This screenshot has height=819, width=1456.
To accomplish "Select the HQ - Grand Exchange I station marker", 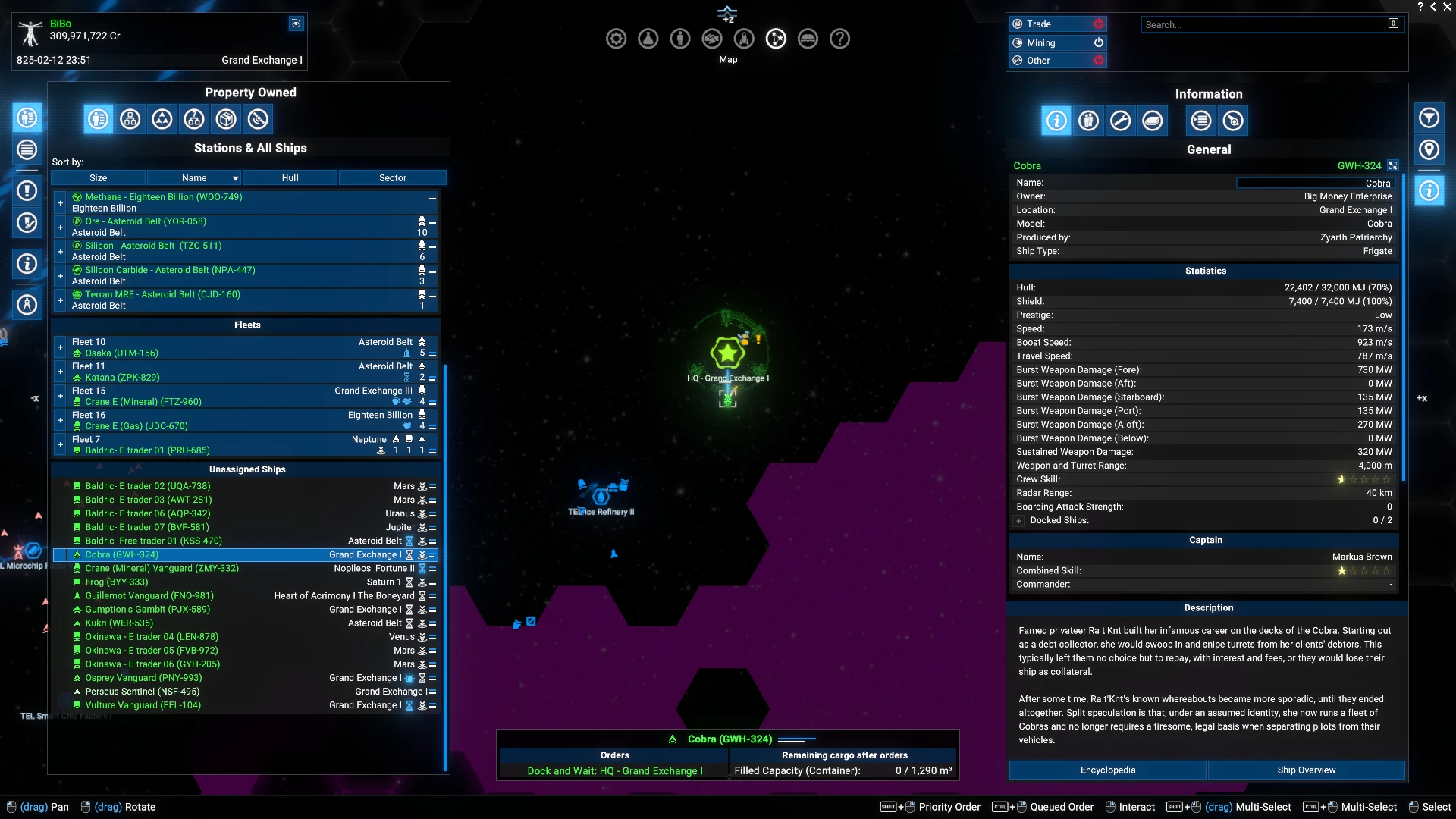I will (x=727, y=353).
